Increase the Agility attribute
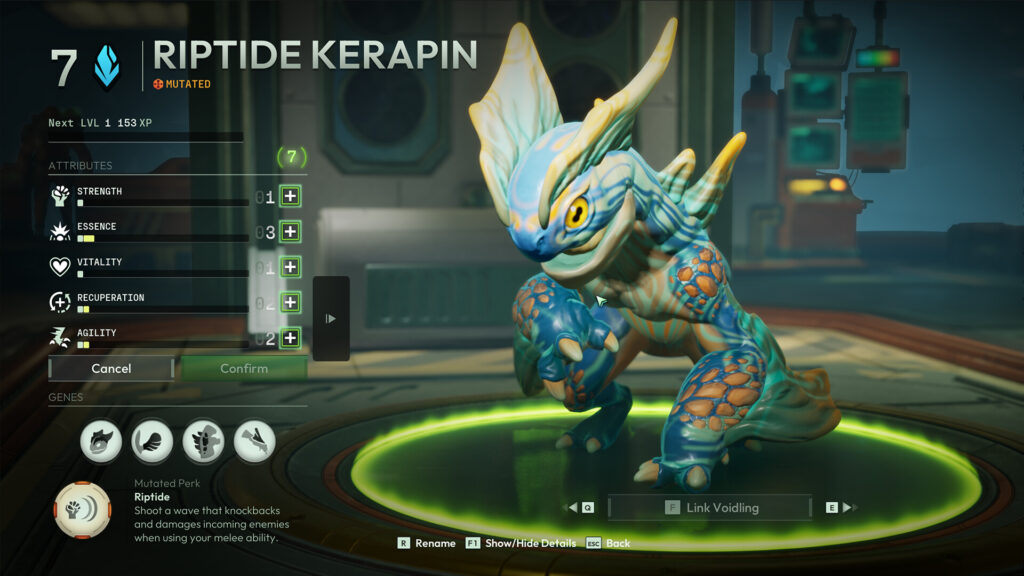Screen dimensions: 1024x576 point(290,338)
